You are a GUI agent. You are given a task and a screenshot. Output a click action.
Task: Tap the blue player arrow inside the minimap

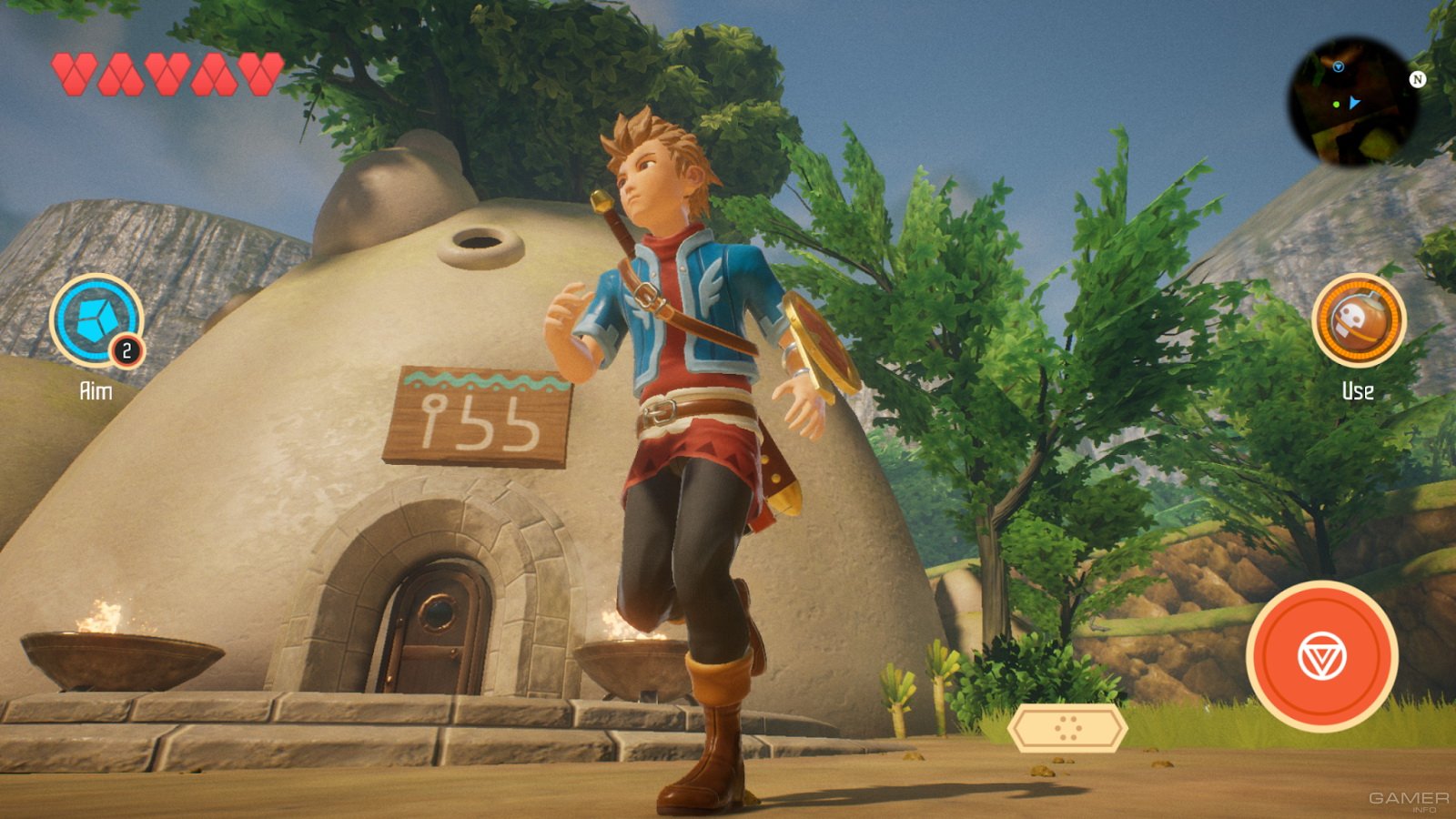click(x=1354, y=103)
